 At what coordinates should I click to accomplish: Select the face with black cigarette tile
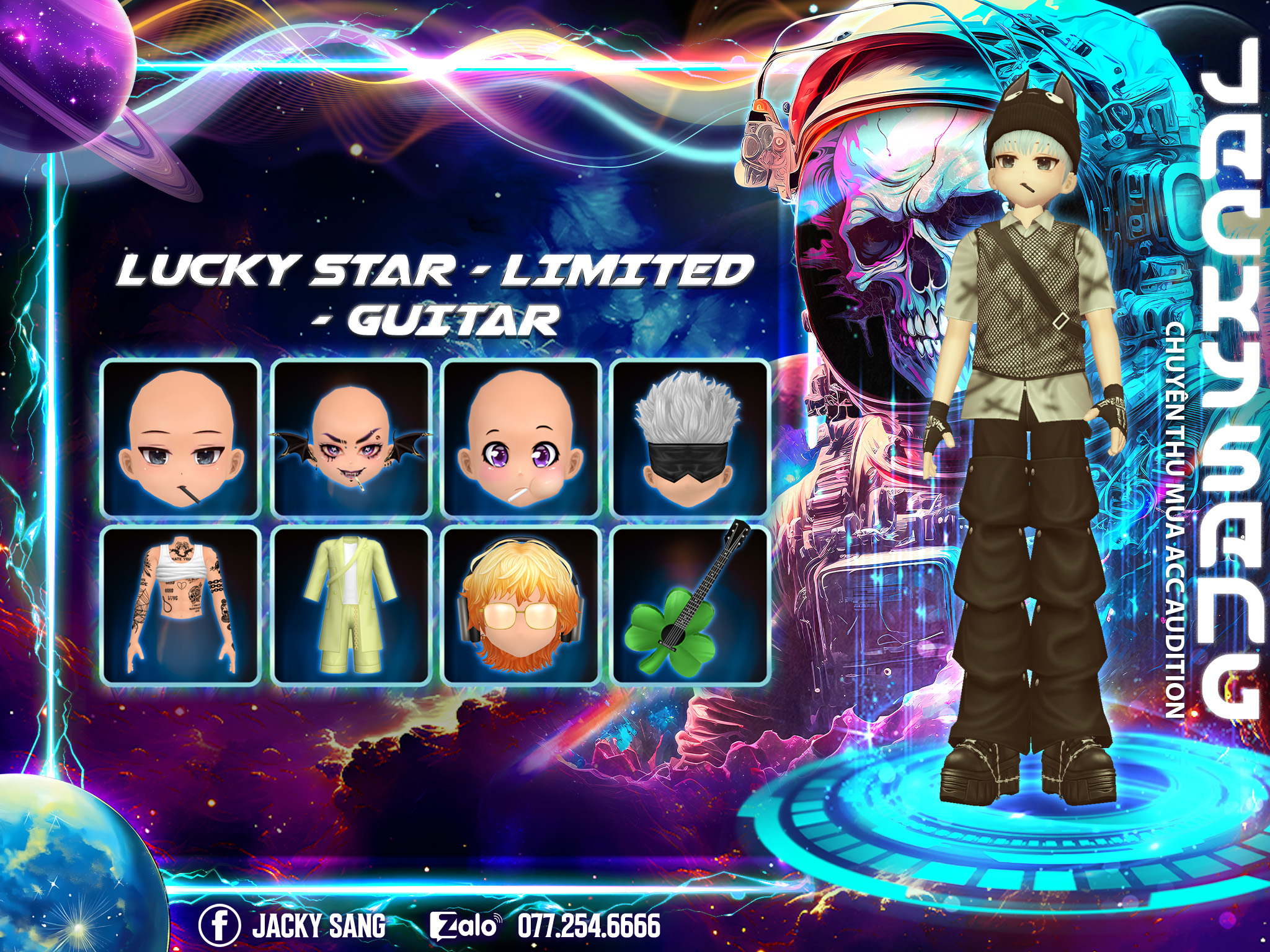[180, 439]
